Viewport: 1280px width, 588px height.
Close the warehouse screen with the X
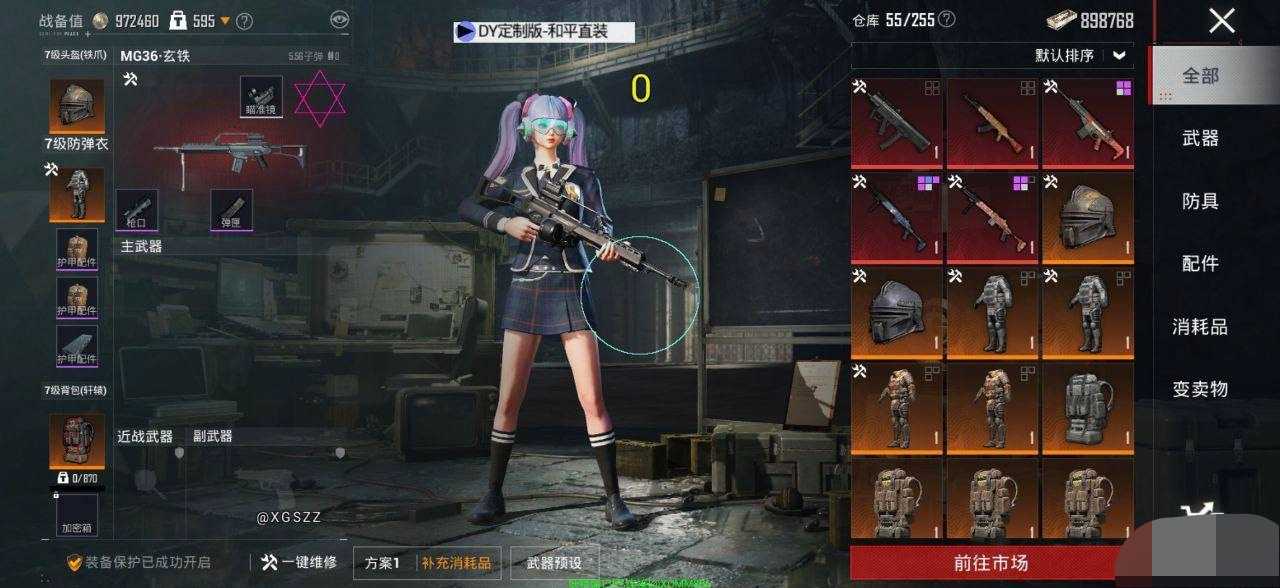click(1221, 21)
